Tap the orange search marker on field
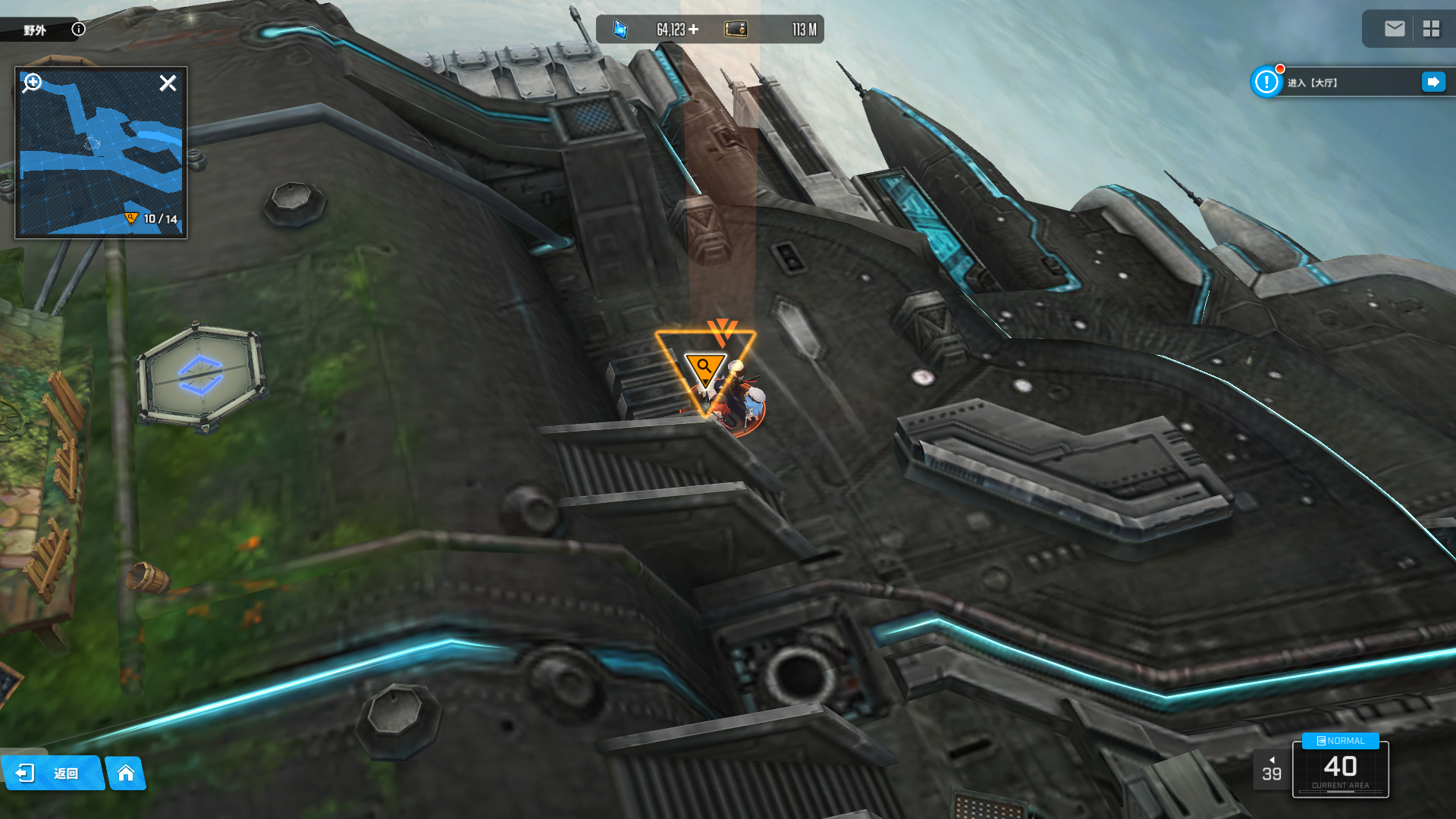This screenshot has width=1456, height=819. coord(705,369)
